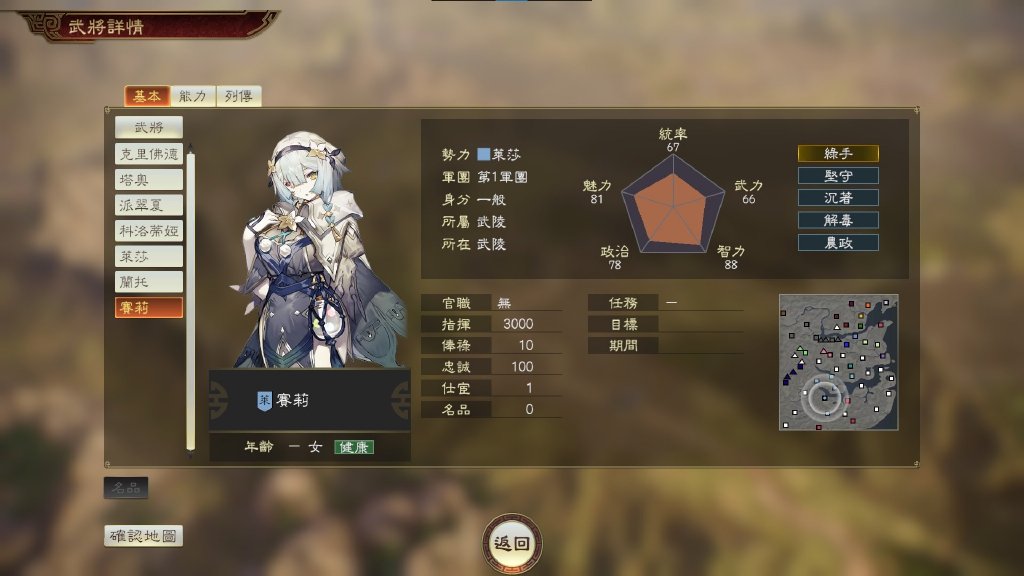This screenshot has height=576, width=1024.
Task: Select officer 克里佛德 from the list
Action: pyautogui.click(x=149, y=154)
